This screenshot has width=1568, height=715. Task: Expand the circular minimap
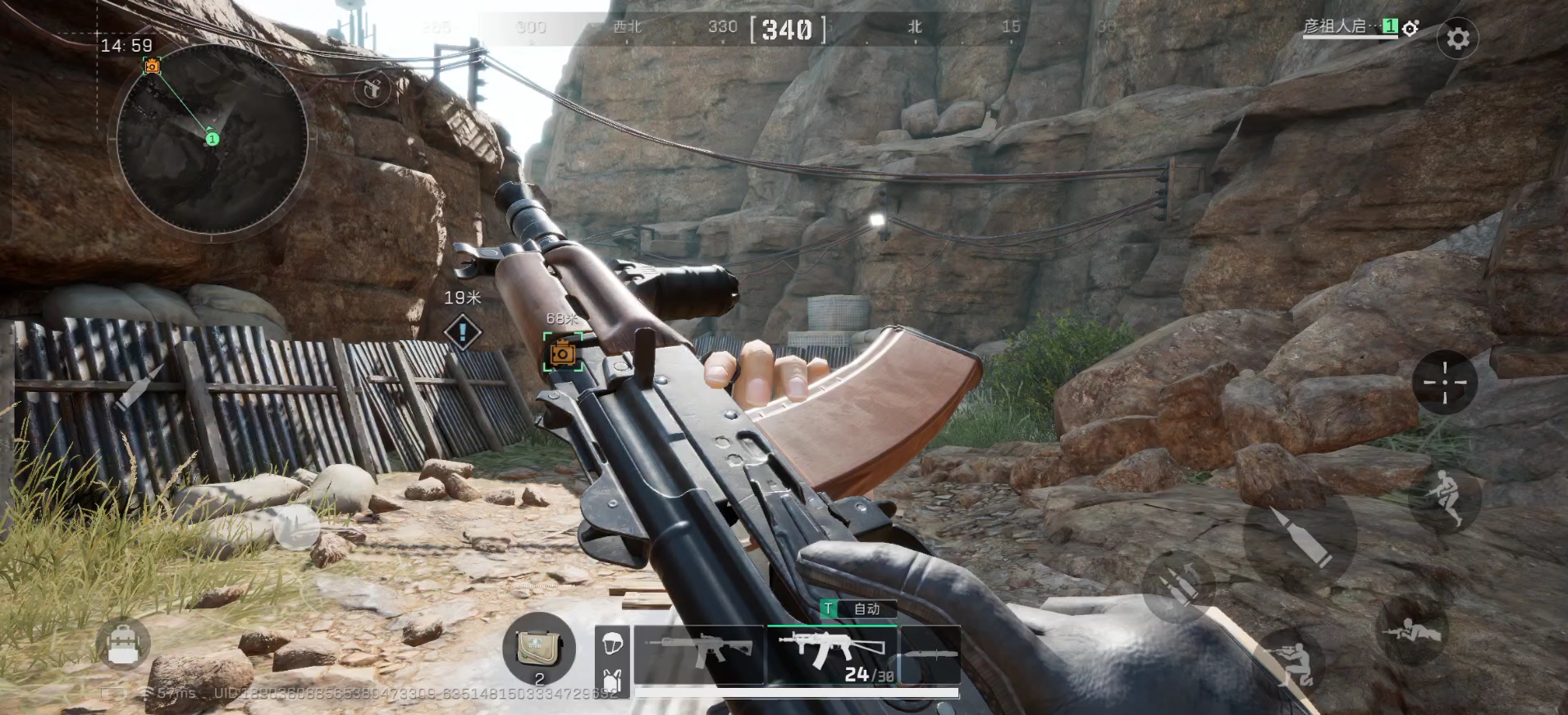tap(212, 139)
